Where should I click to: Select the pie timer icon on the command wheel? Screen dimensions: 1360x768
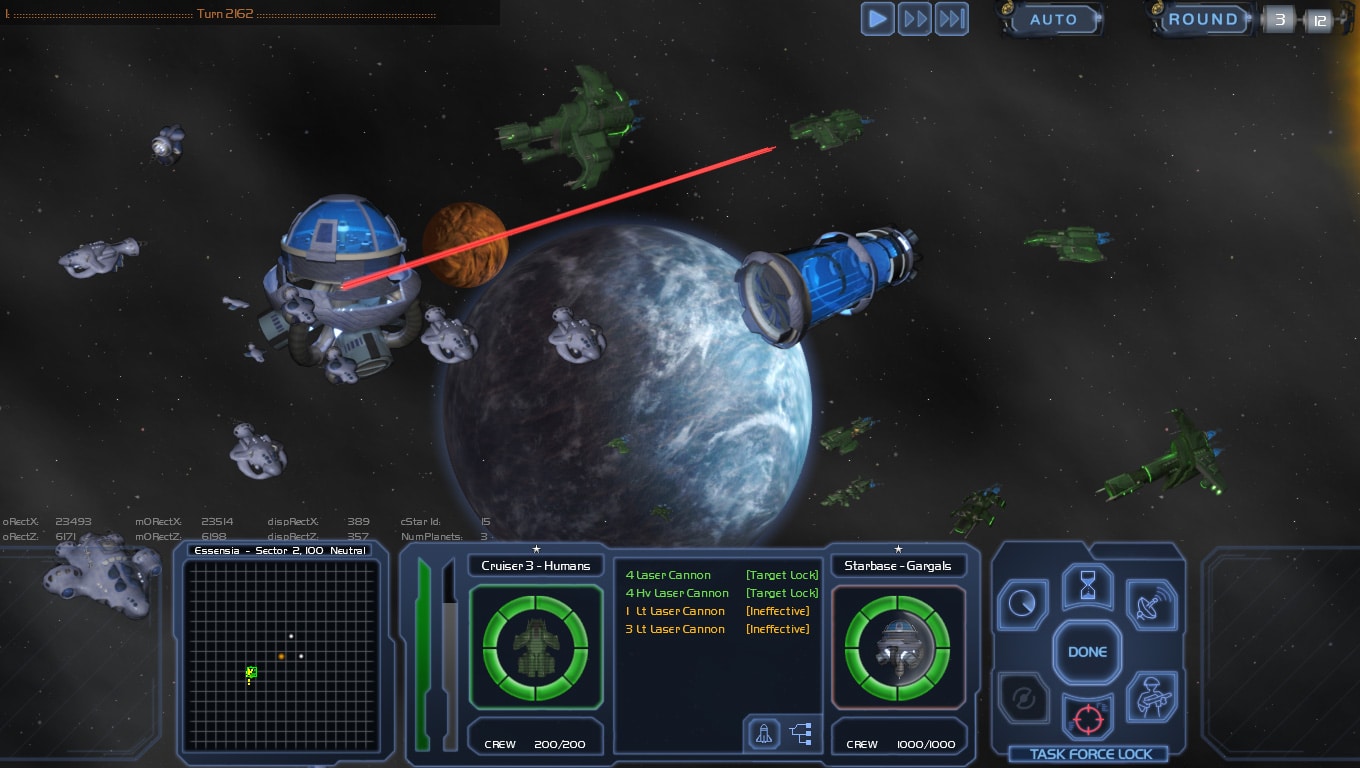click(x=1023, y=605)
